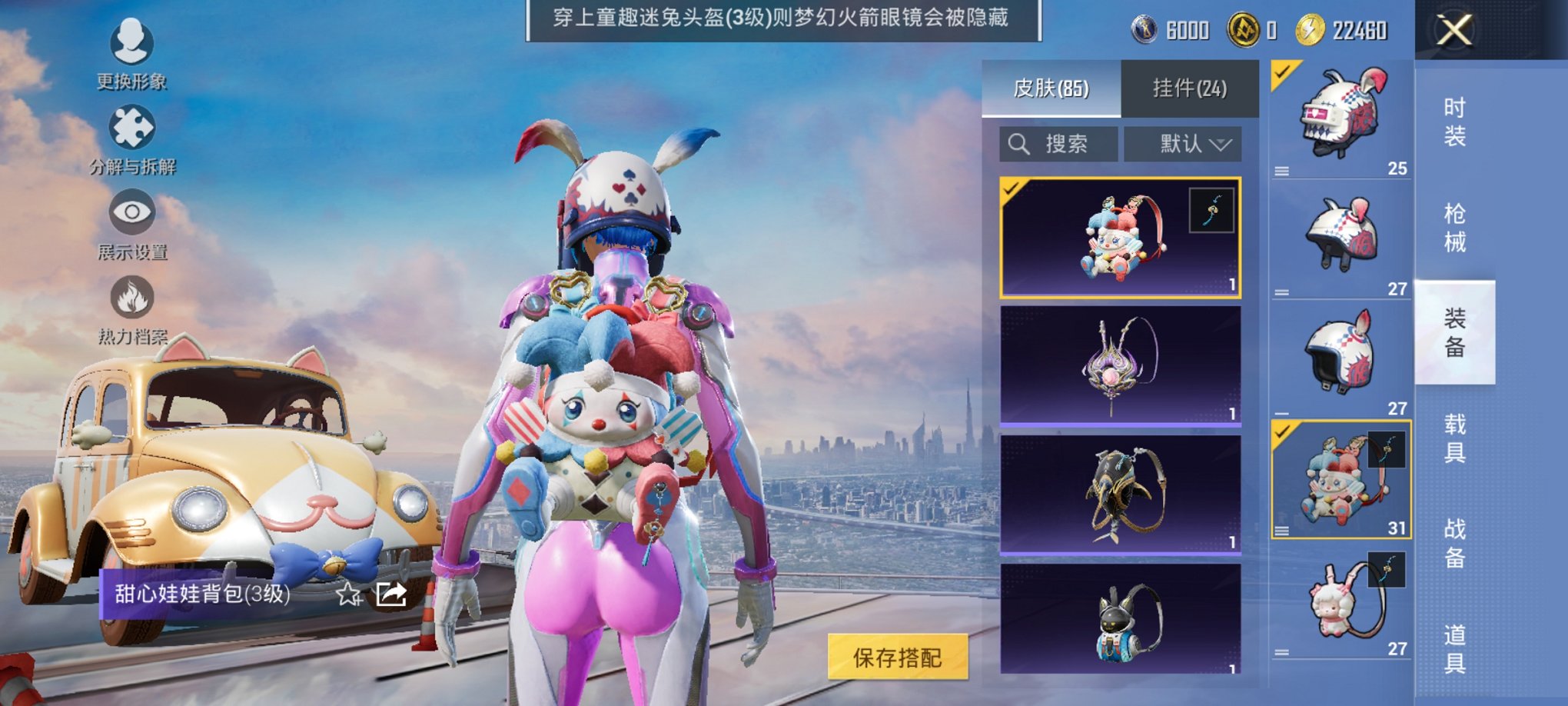
Task: Click the search magnifier in the skins panel
Action: [x=1020, y=142]
